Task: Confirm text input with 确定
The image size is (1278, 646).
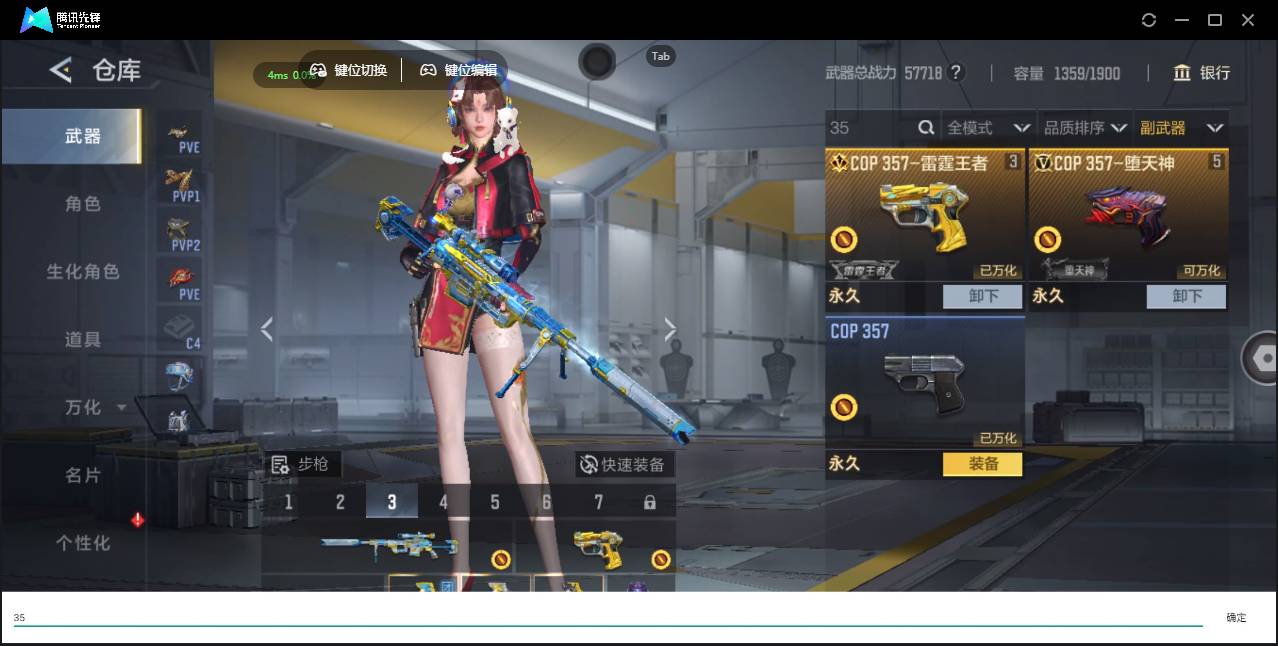Action: 1236,618
